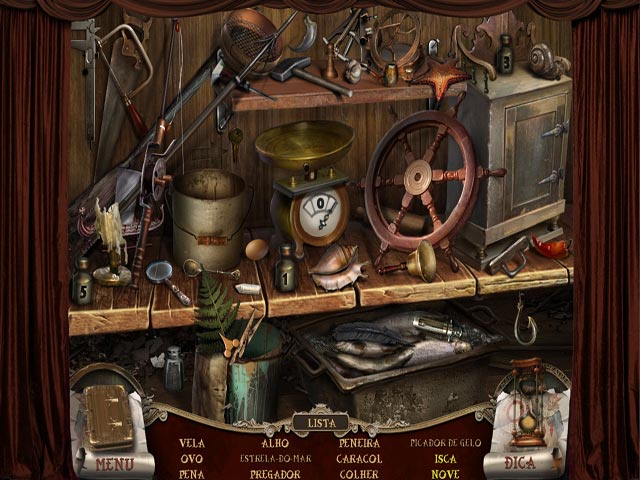640x480 pixels.
Task: Choose the Estrela-do-mar list entry
Action: (x=274, y=458)
